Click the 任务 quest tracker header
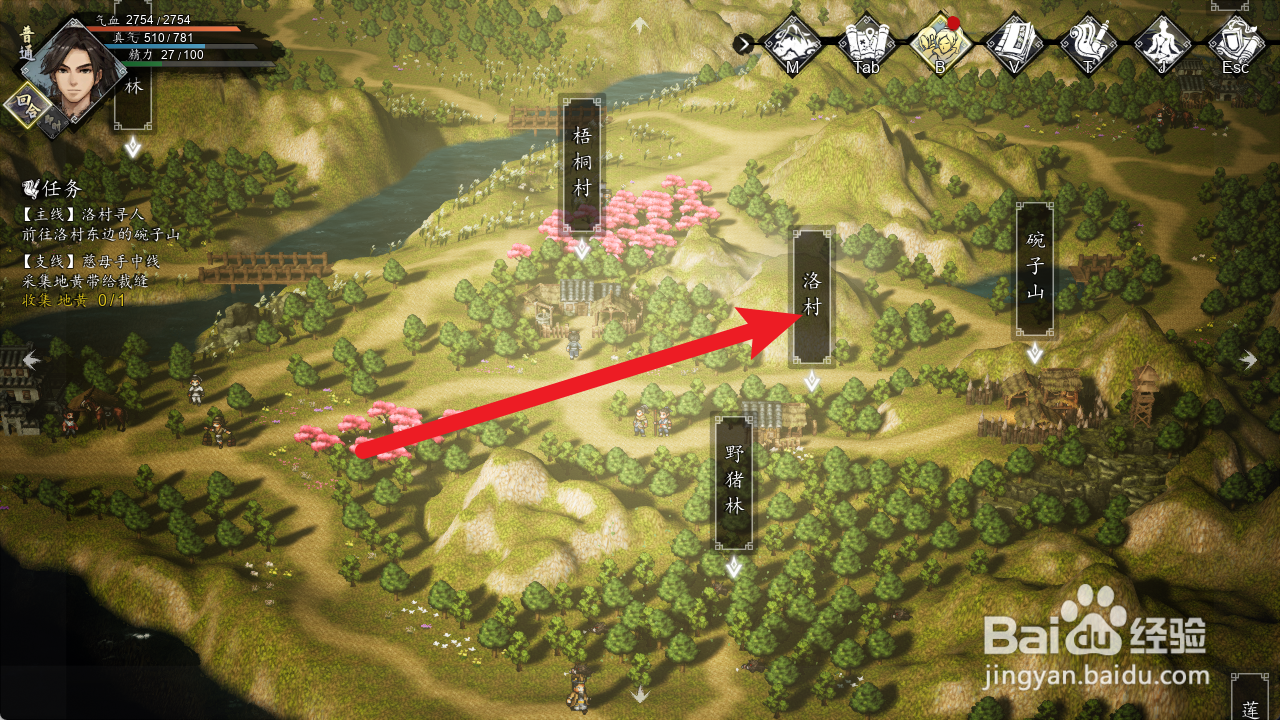The width and height of the screenshot is (1280, 720). (x=53, y=189)
